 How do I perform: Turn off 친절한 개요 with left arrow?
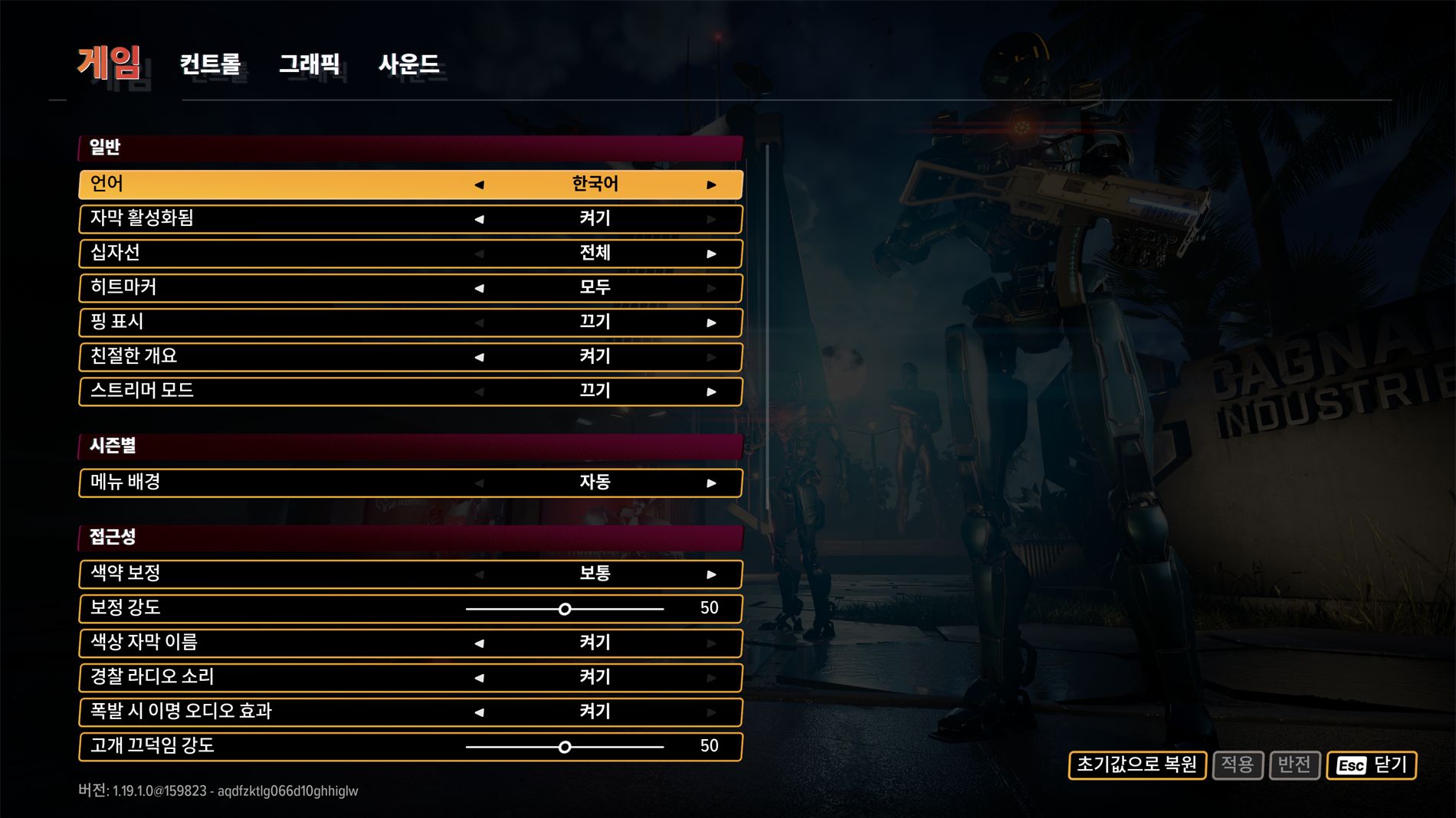(x=479, y=357)
